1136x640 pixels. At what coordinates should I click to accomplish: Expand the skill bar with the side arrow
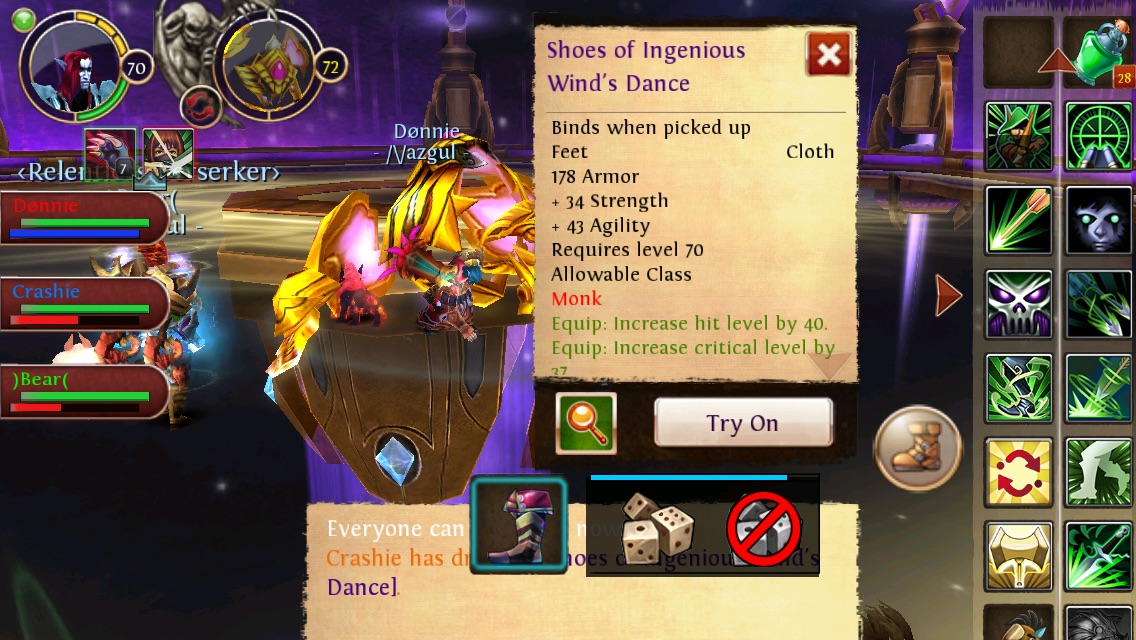point(948,295)
